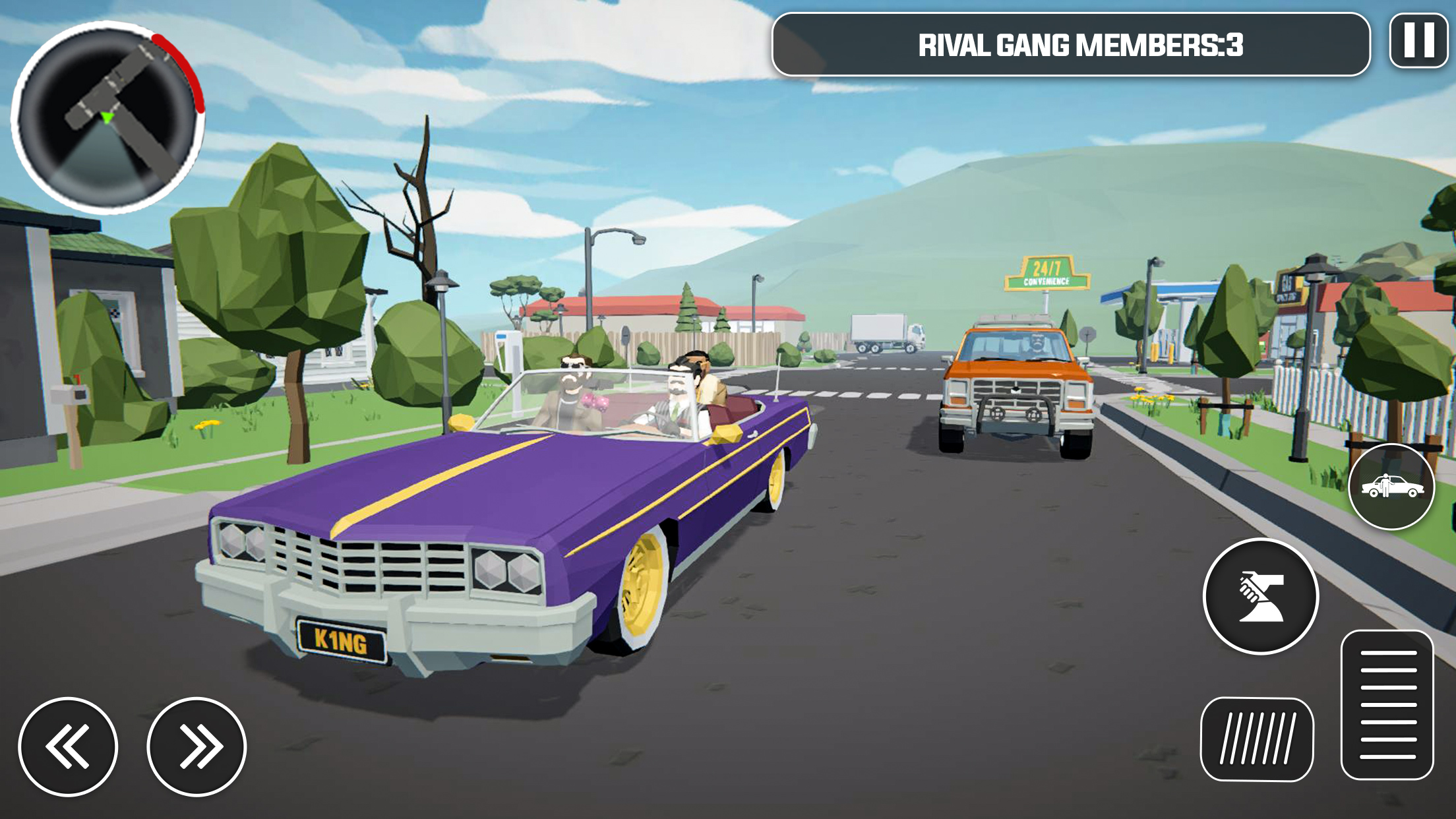Exit the vehicle using the car icon

[x=1391, y=487]
